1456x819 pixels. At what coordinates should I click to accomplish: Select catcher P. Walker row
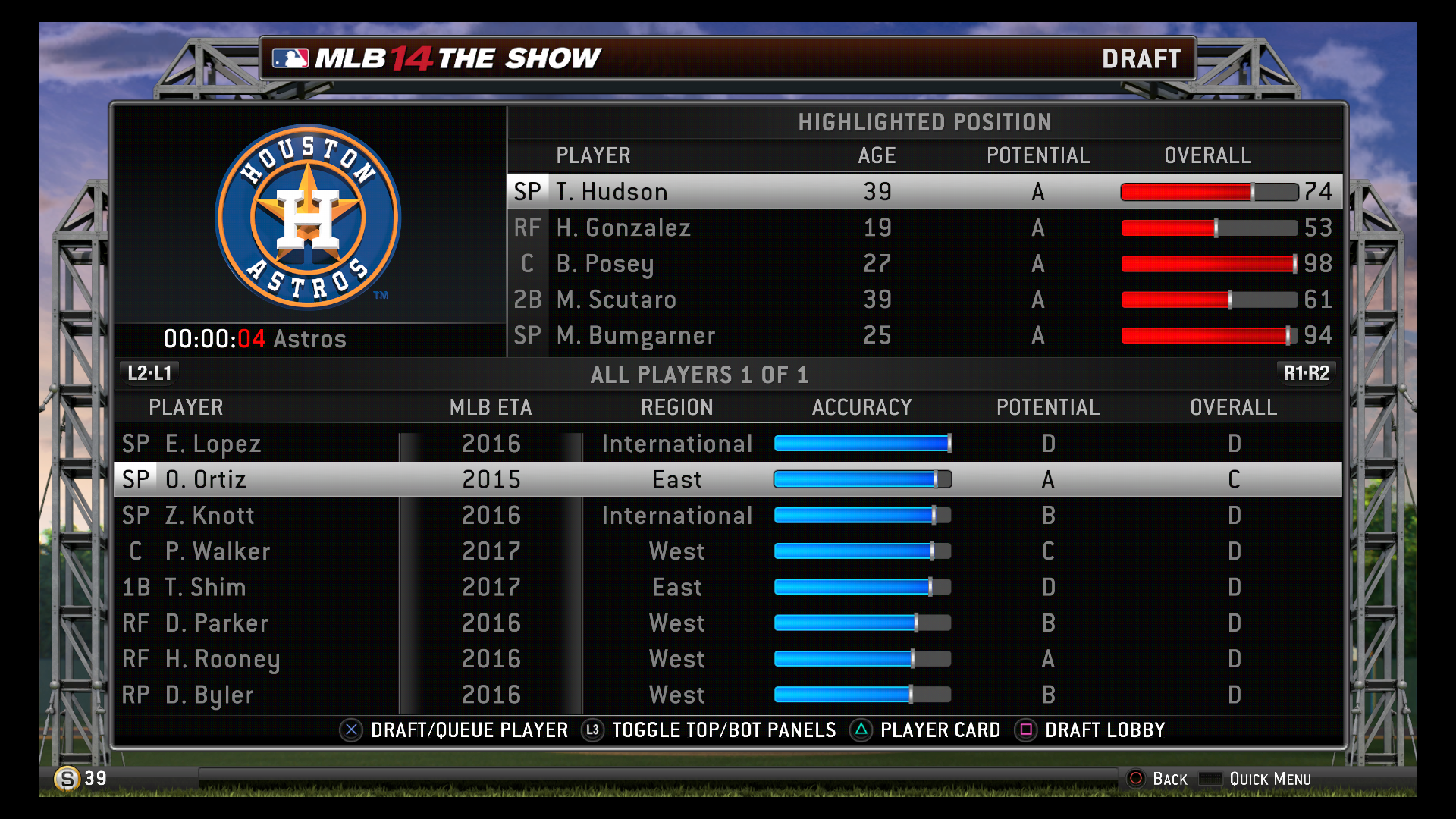click(217, 551)
